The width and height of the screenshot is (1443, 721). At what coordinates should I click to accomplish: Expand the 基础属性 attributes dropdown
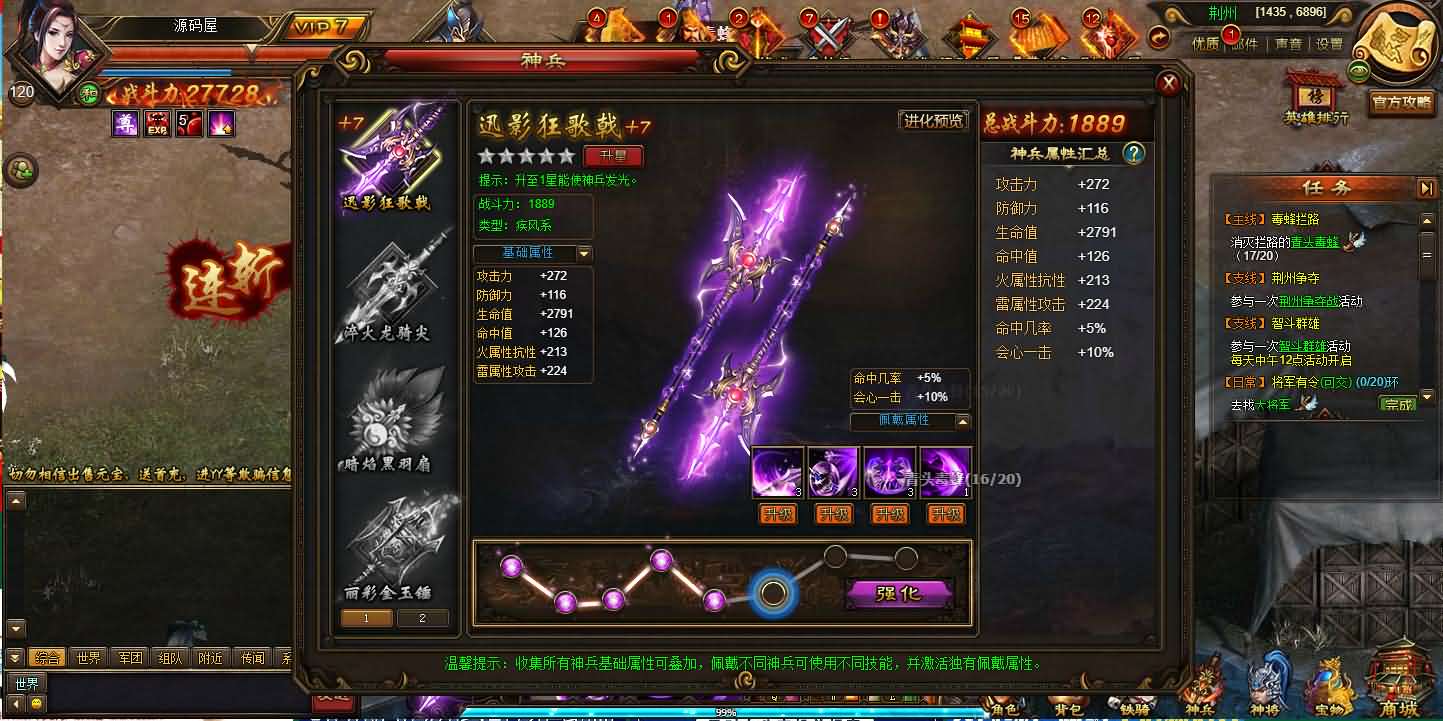(x=584, y=252)
